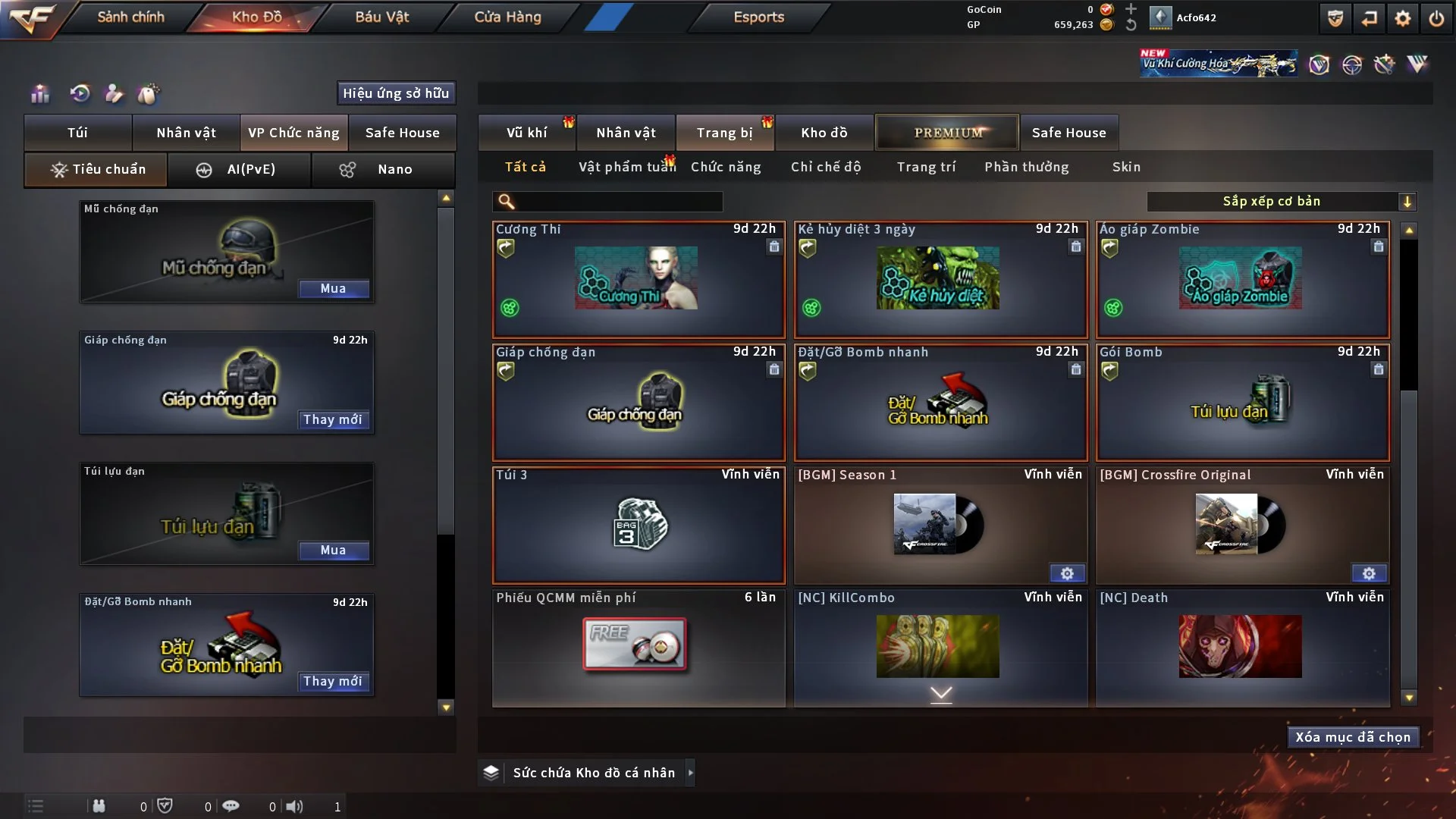Viewport: 1456px width, 819px height.
Task: Filter items by Chức năng
Action: (x=726, y=167)
